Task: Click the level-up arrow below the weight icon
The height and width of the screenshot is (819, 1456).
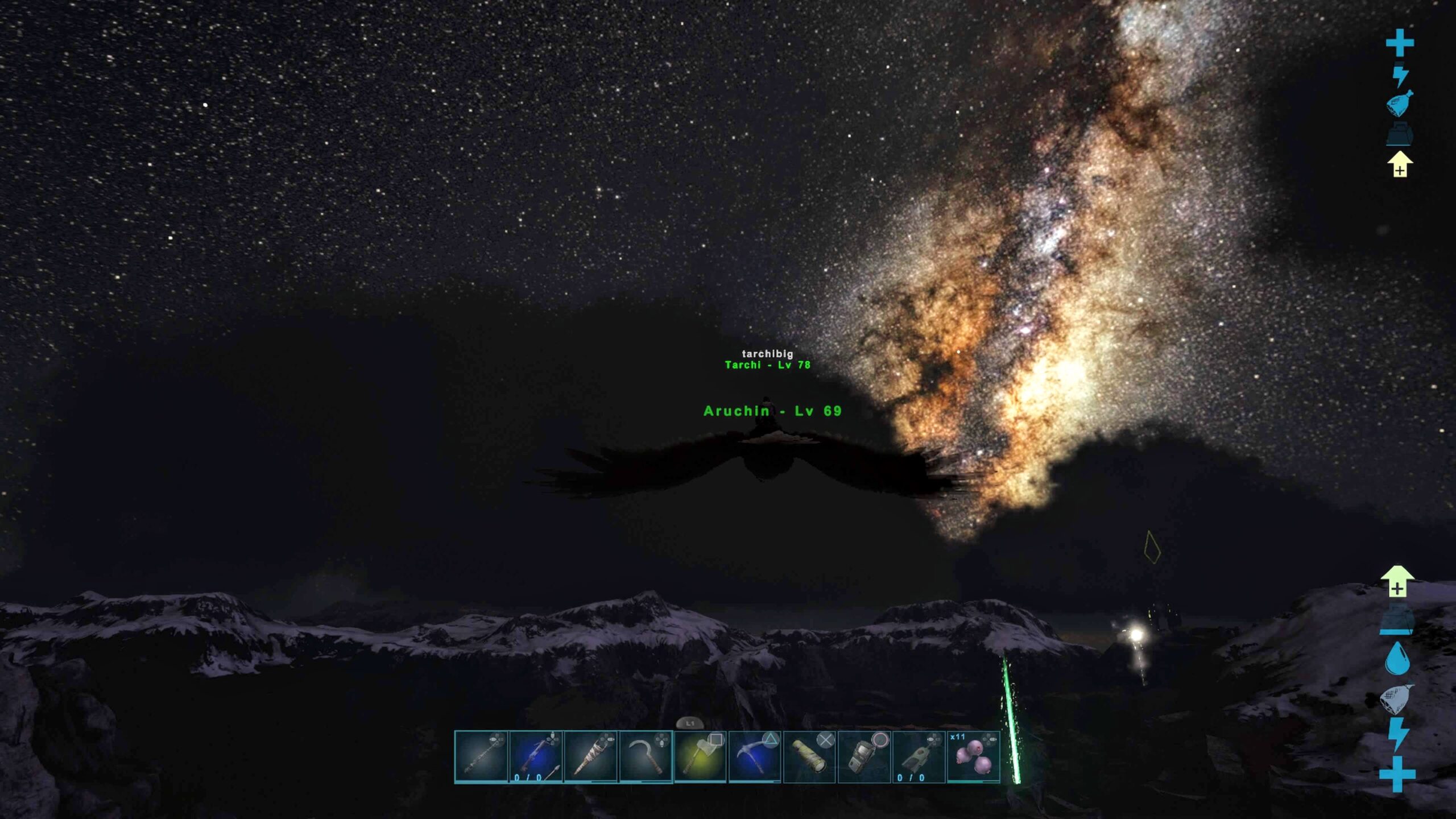Action: 1400,164
